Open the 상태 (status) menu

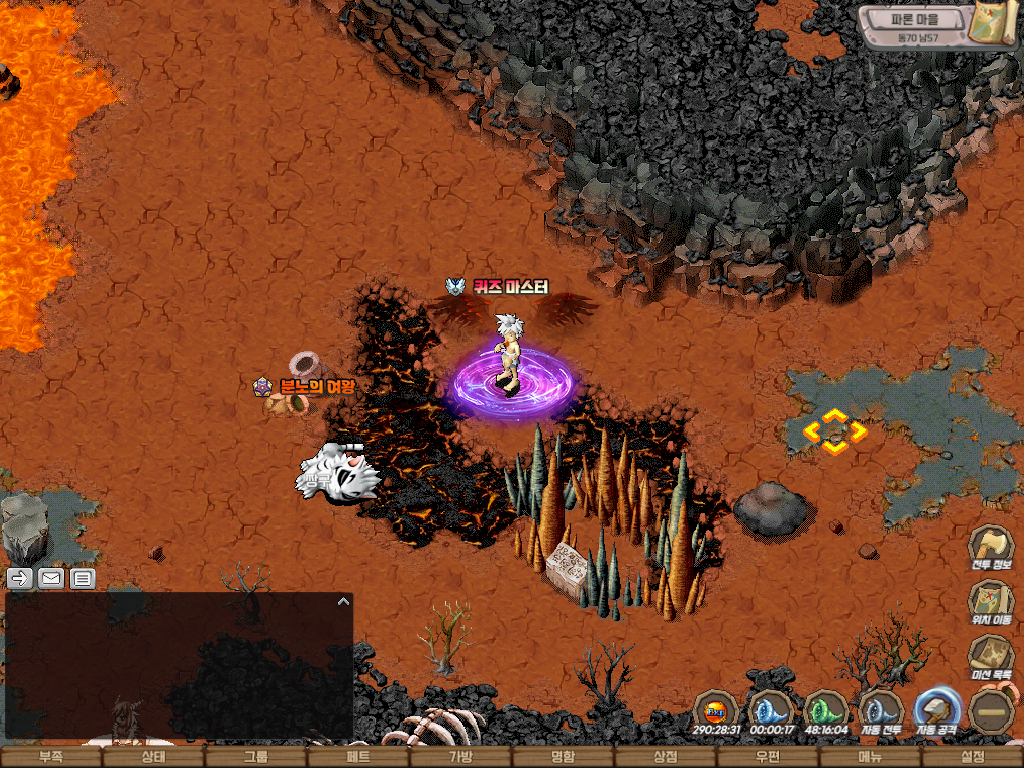coord(153,757)
